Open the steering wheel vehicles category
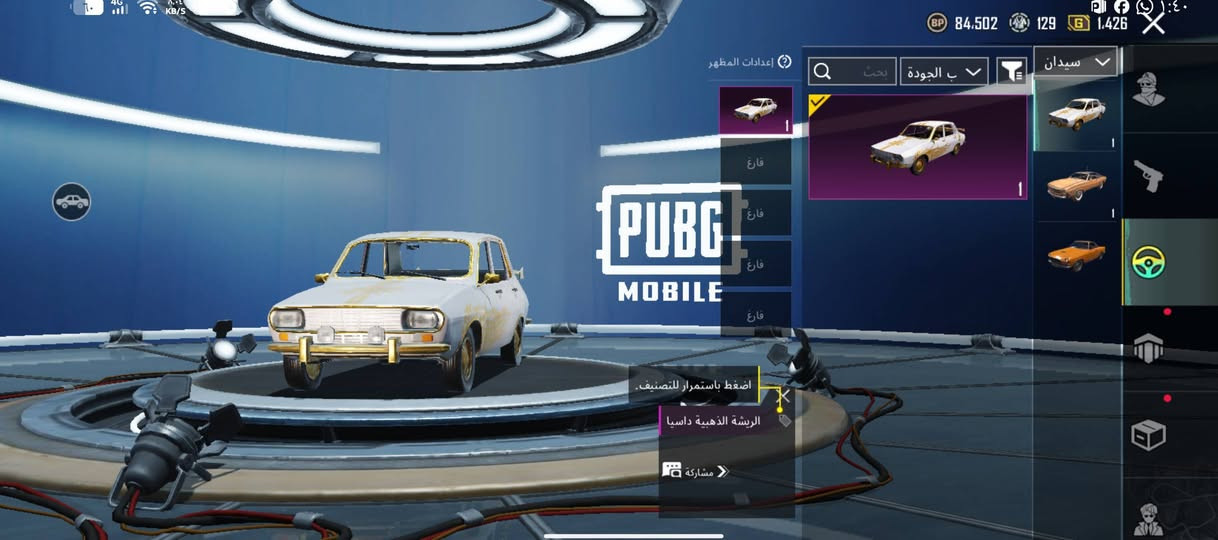1218x540 pixels. 1148,262
